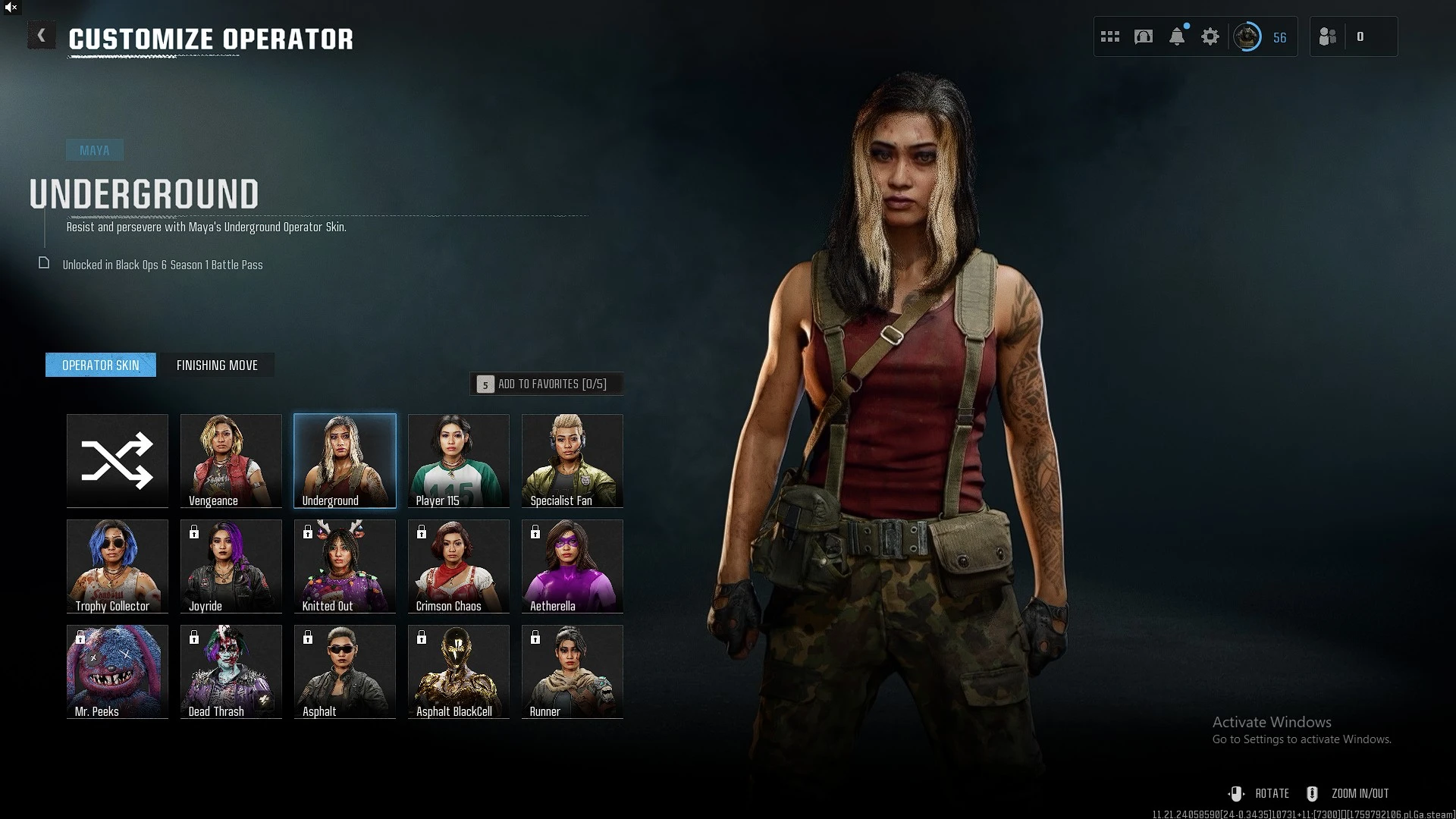Switch to the Finishing Move tab
Image resolution: width=1456 pixels, height=819 pixels.
[217, 366]
